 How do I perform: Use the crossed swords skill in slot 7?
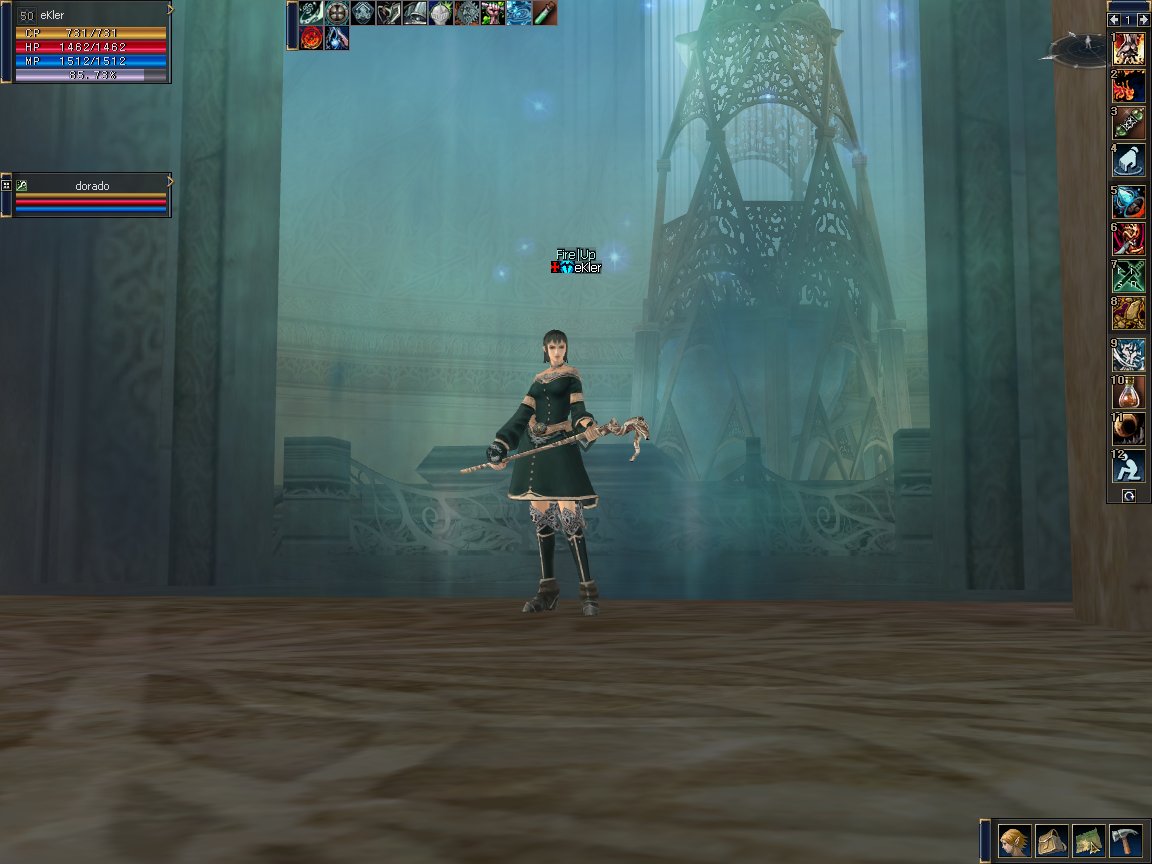pos(1129,276)
